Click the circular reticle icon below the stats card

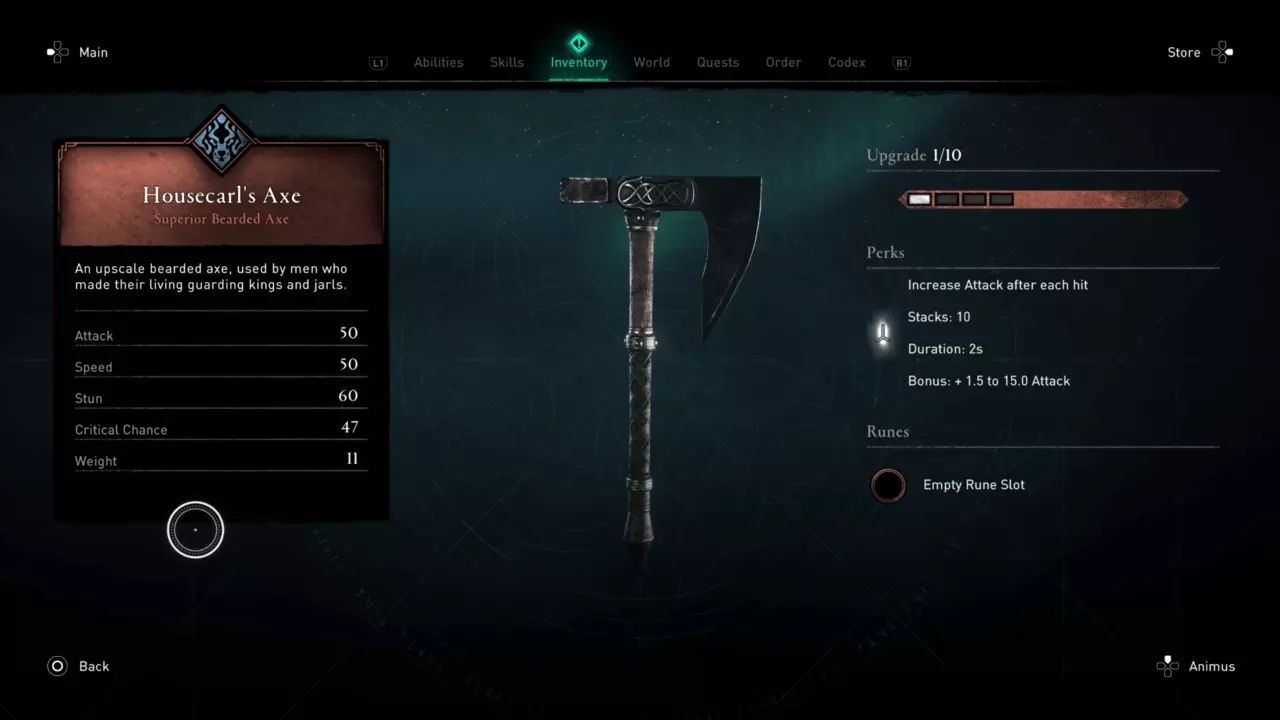coord(195,529)
